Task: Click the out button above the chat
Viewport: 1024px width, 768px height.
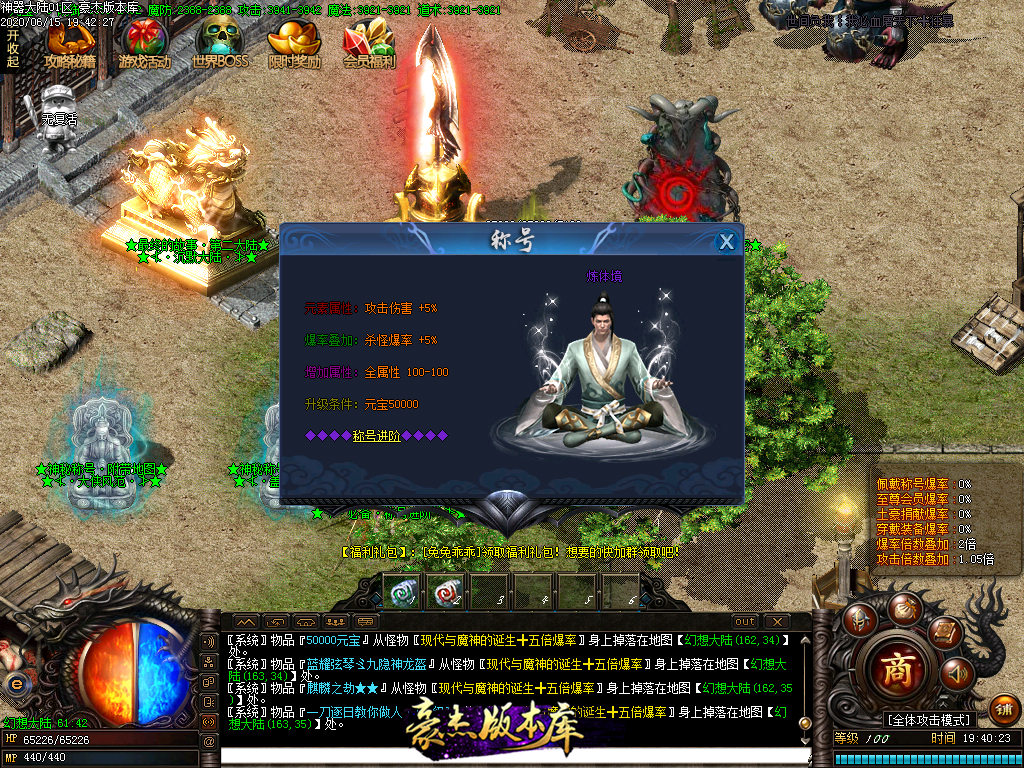Action: [x=744, y=622]
